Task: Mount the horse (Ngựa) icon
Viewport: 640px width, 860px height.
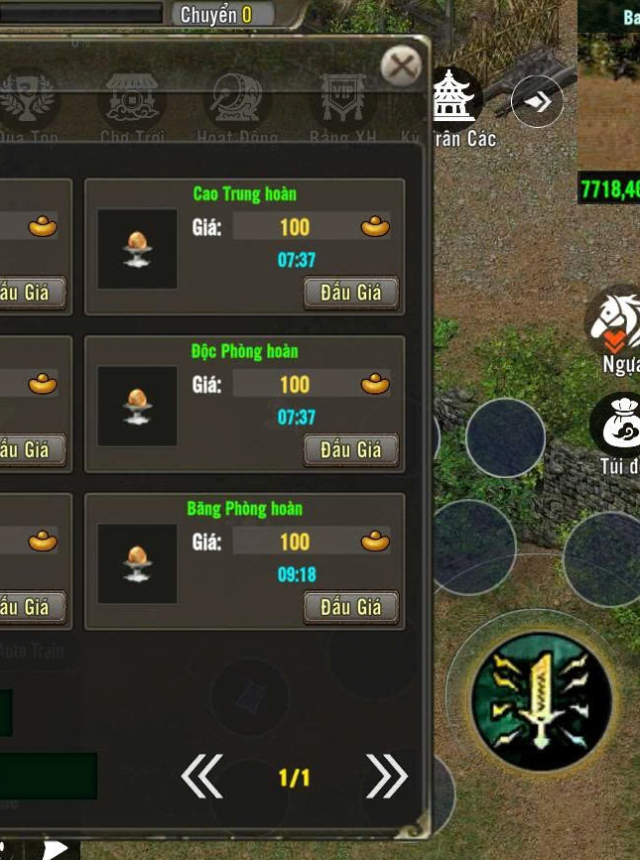Action: [x=615, y=320]
